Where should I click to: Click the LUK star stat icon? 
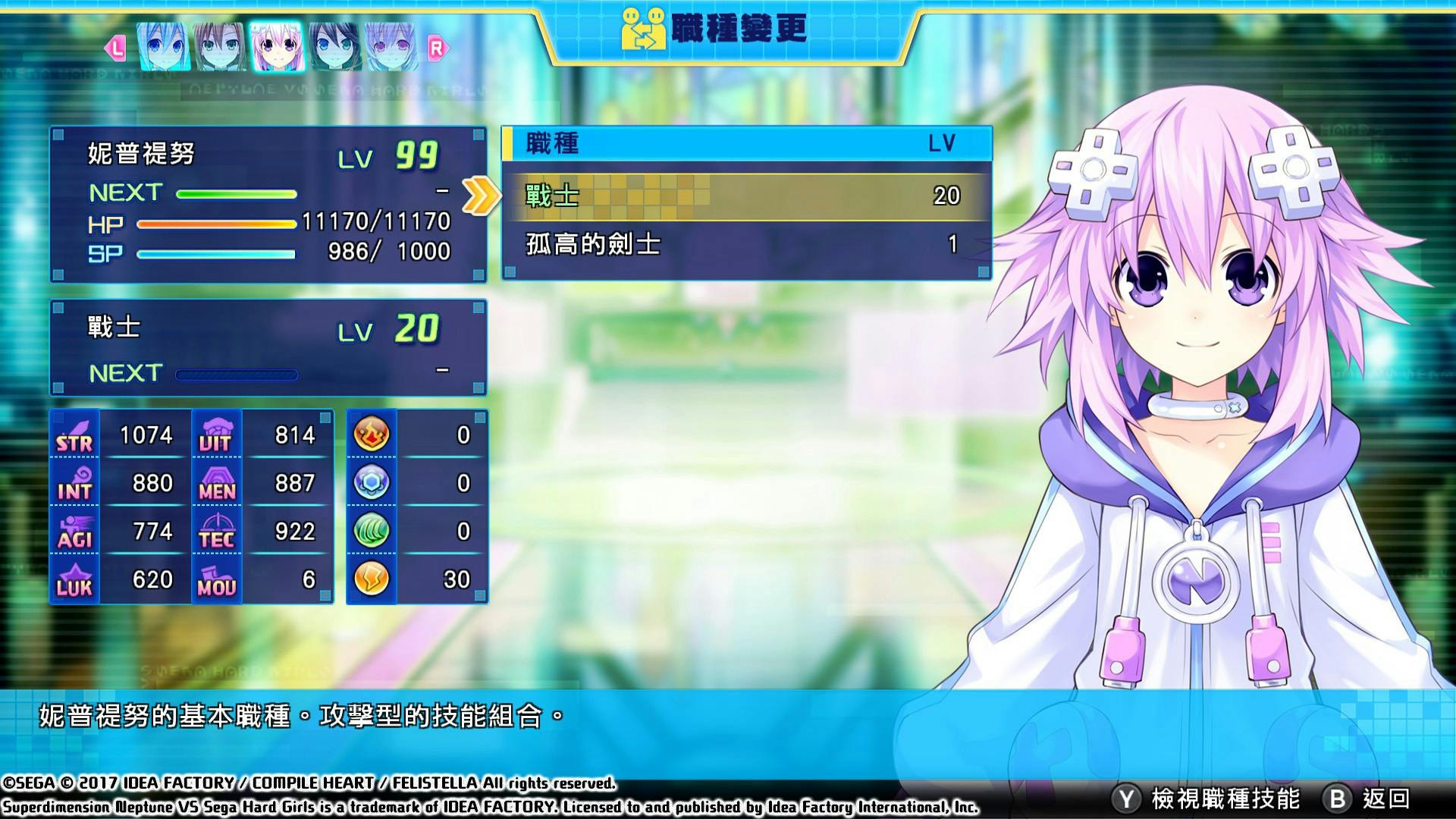[73, 579]
